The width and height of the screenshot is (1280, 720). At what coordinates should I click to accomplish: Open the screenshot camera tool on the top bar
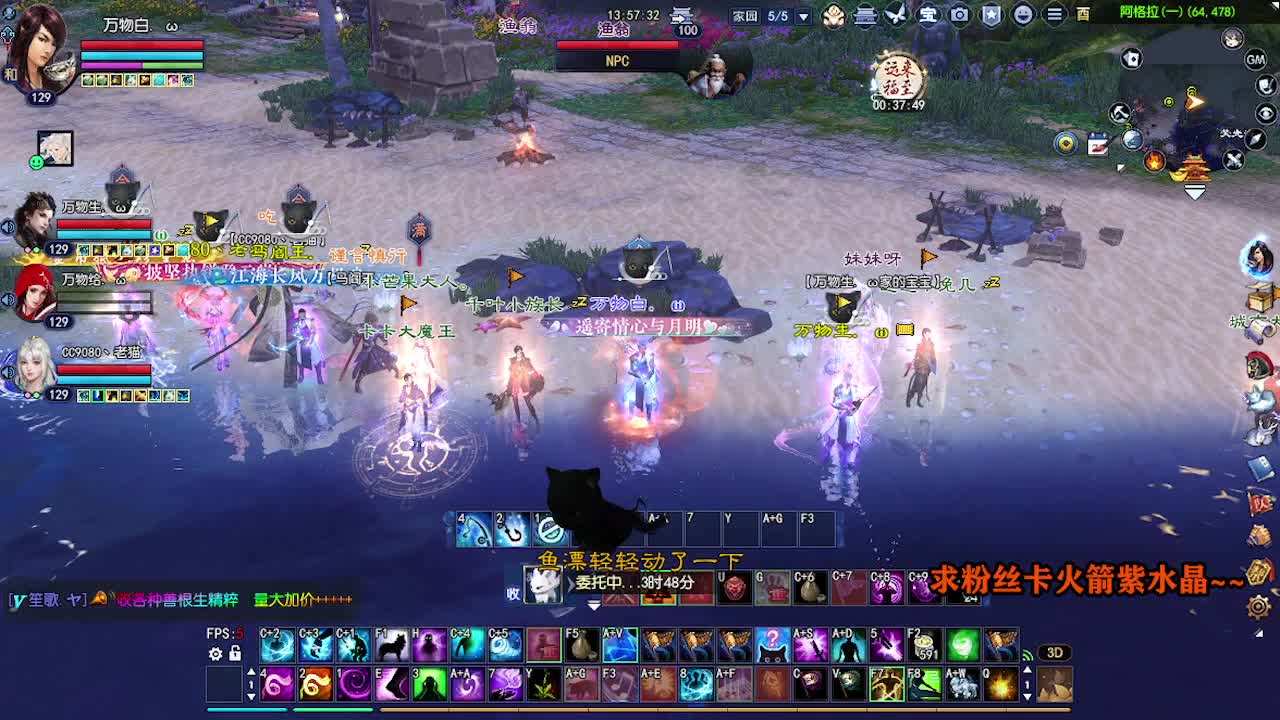tap(962, 16)
